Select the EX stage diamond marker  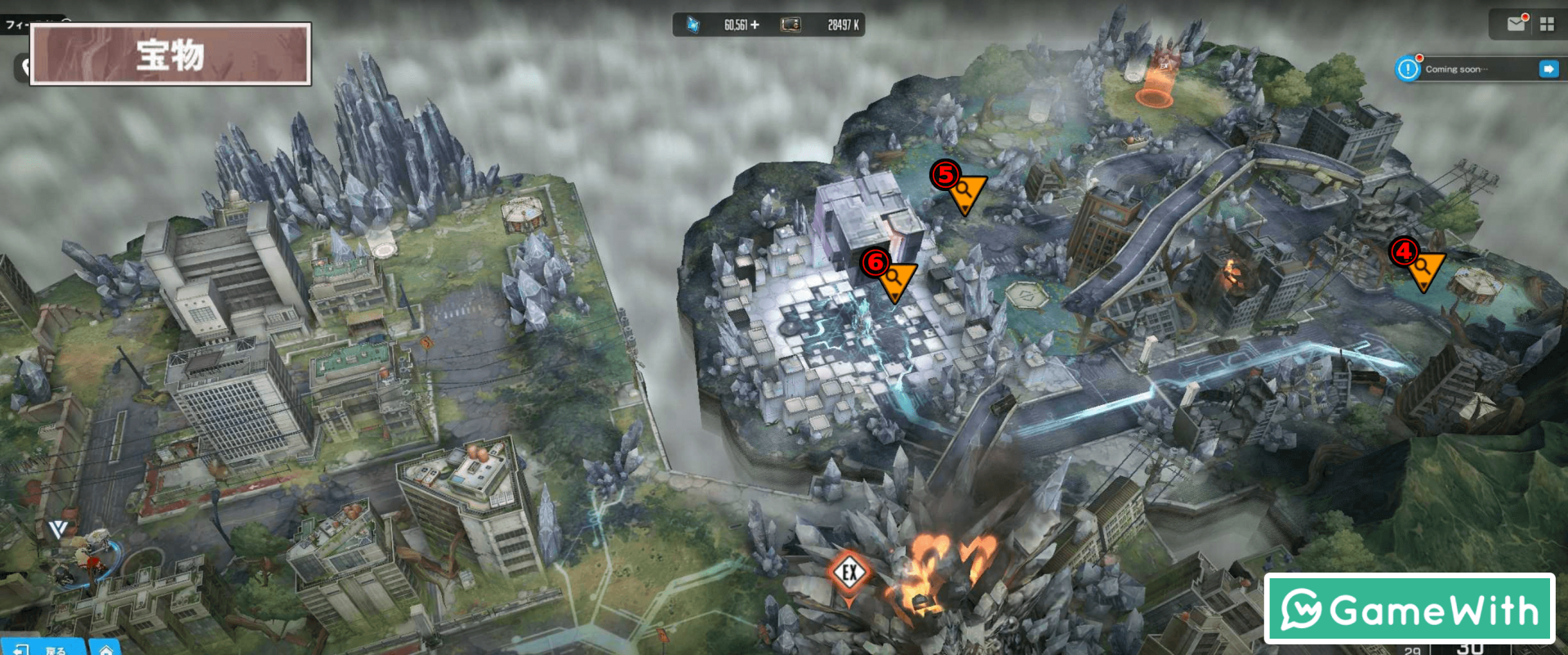coord(849,573)
